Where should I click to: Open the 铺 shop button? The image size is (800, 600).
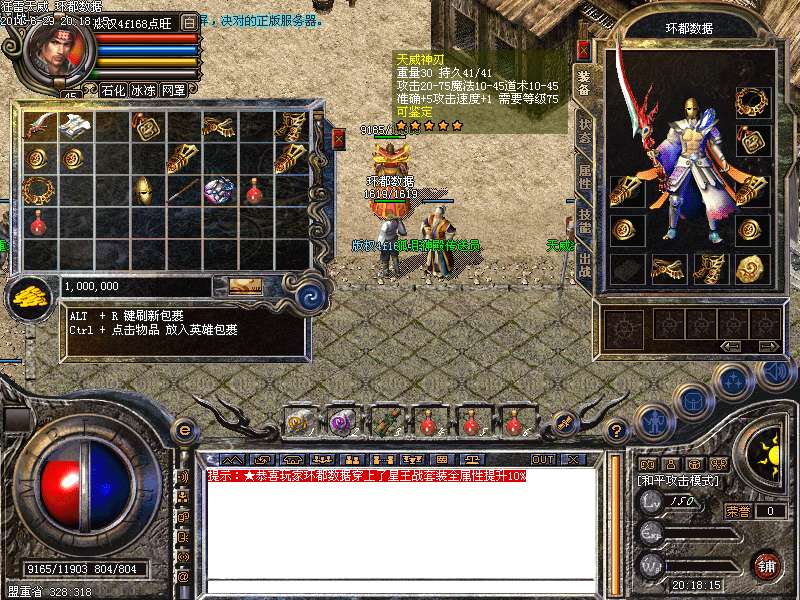click(x=767, y=564)
